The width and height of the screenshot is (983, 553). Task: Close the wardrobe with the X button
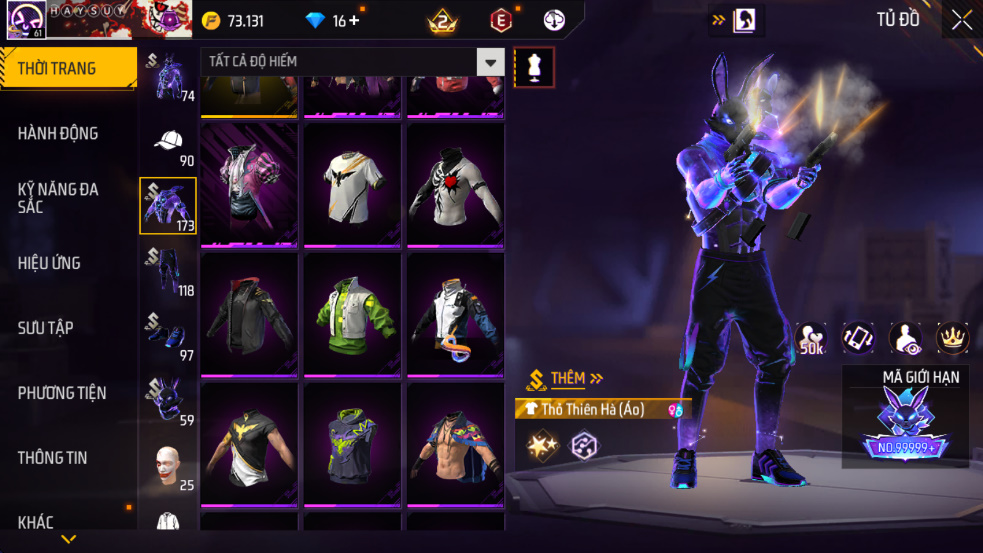[961, 20]
